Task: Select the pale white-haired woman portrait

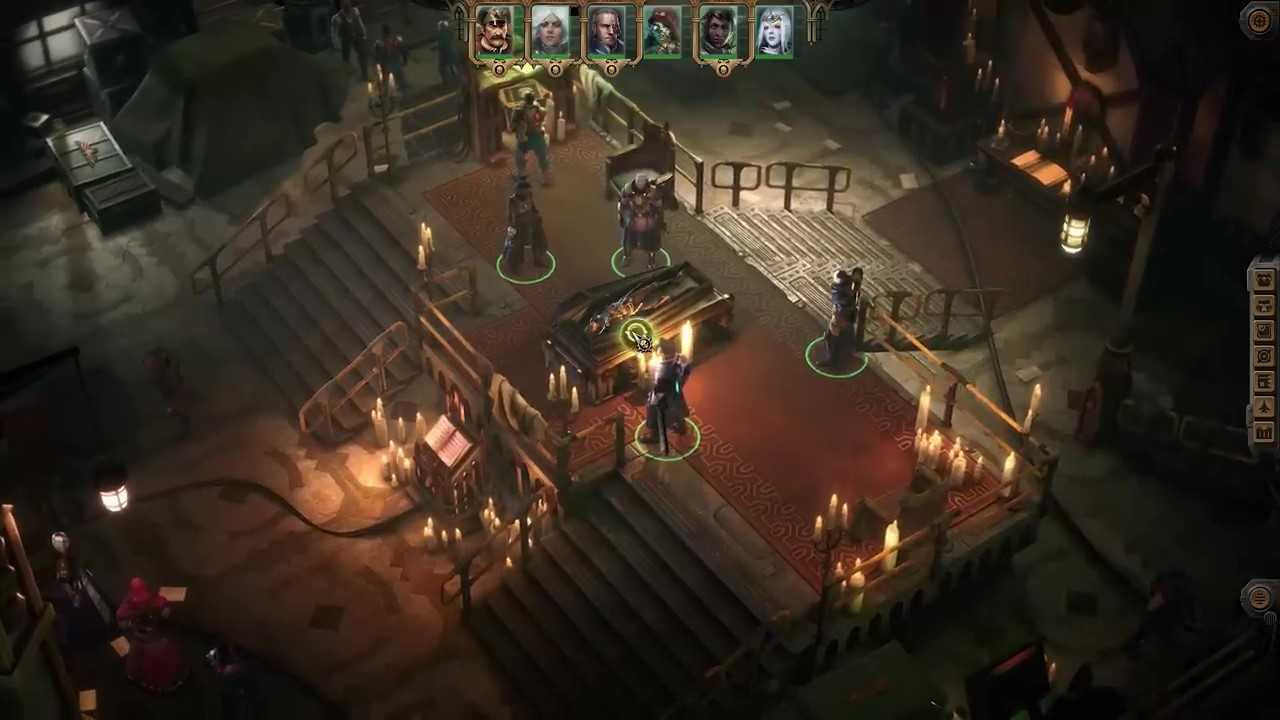Action: 774,30
